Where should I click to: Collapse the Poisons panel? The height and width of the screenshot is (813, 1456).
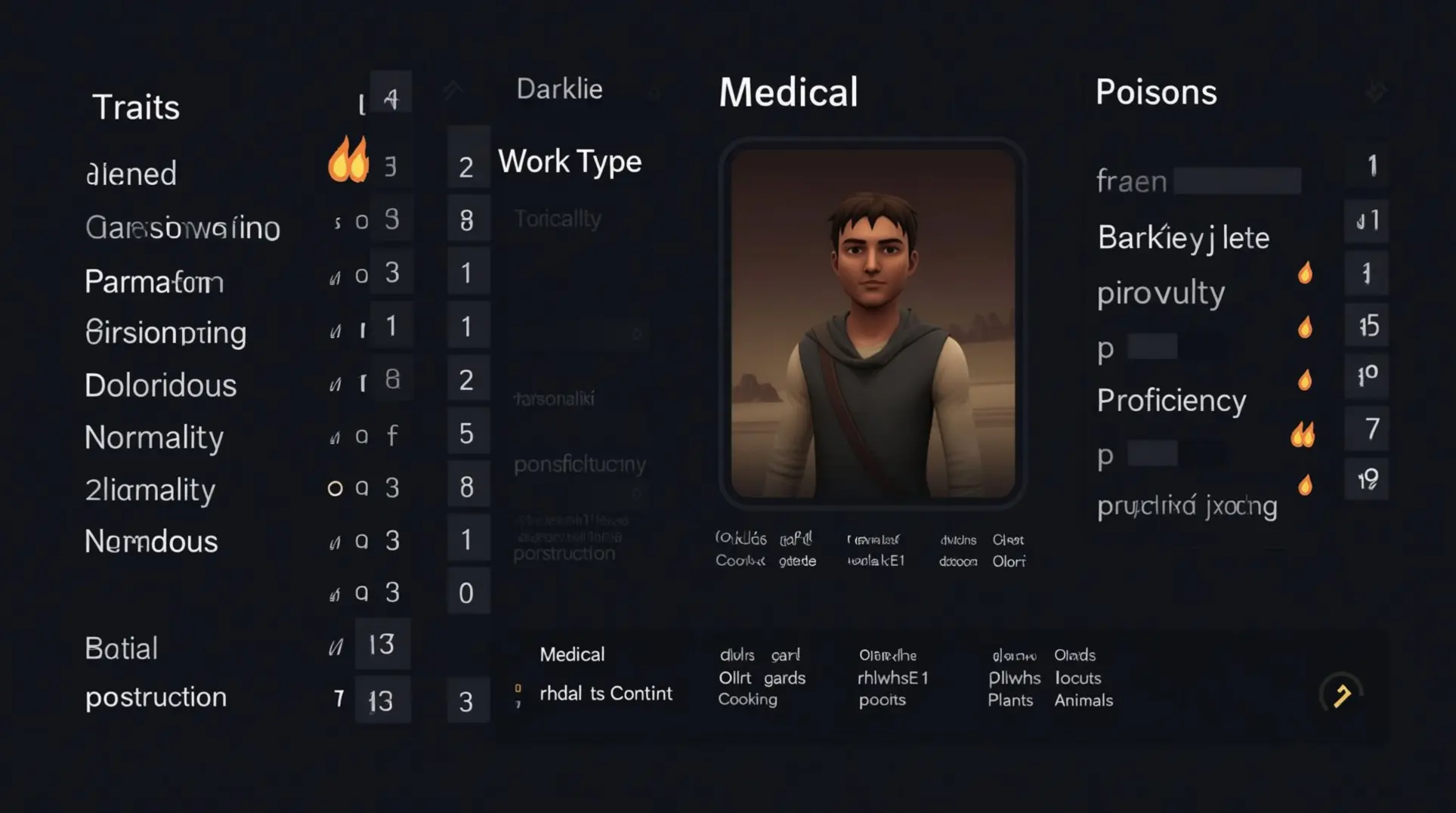tap(1156, 91)
